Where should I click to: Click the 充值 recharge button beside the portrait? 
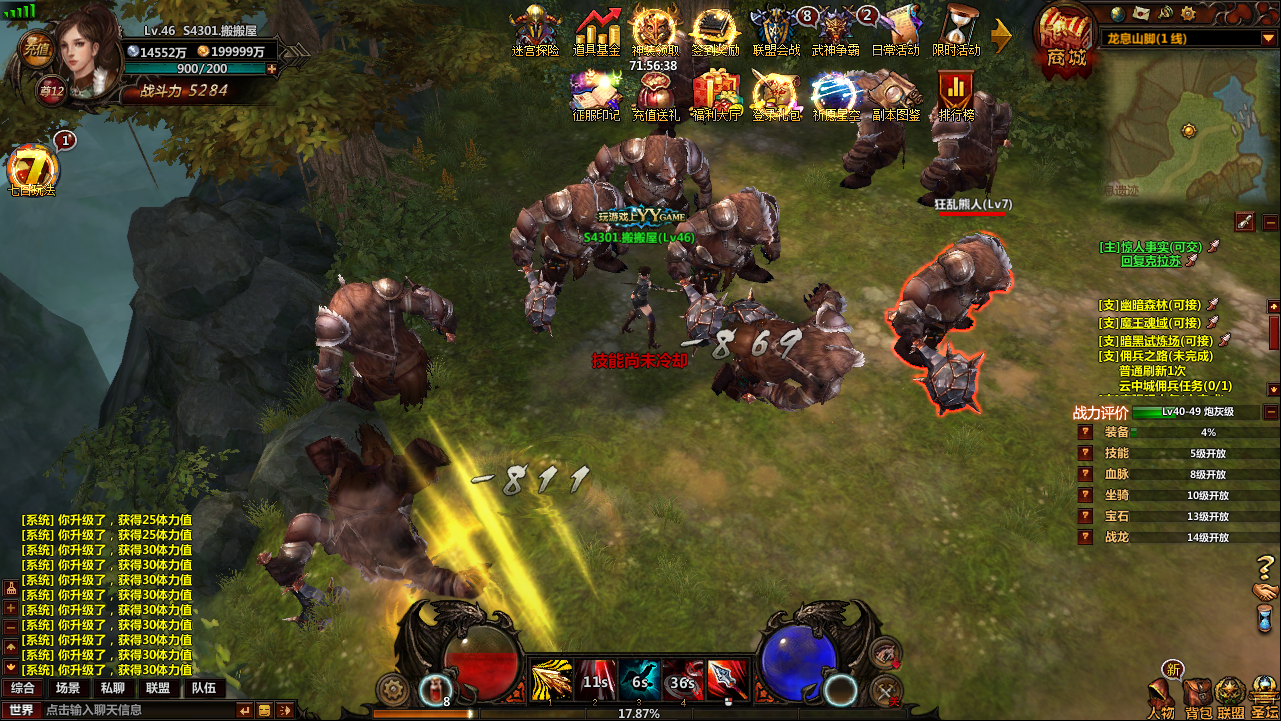tap(37, 48)
